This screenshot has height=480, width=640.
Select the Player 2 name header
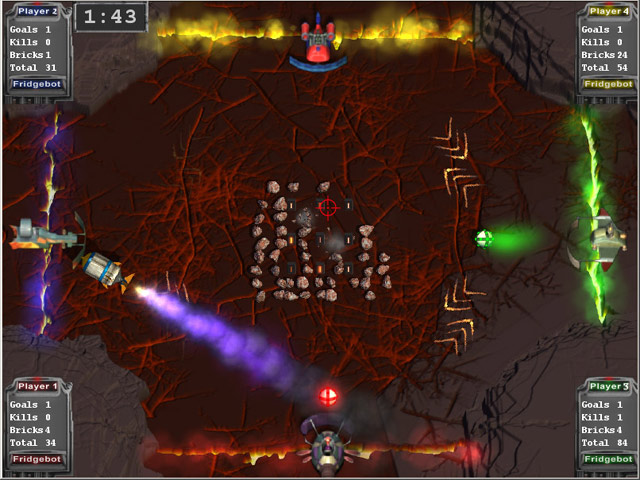pyautogui.click(x=36, y=11)
